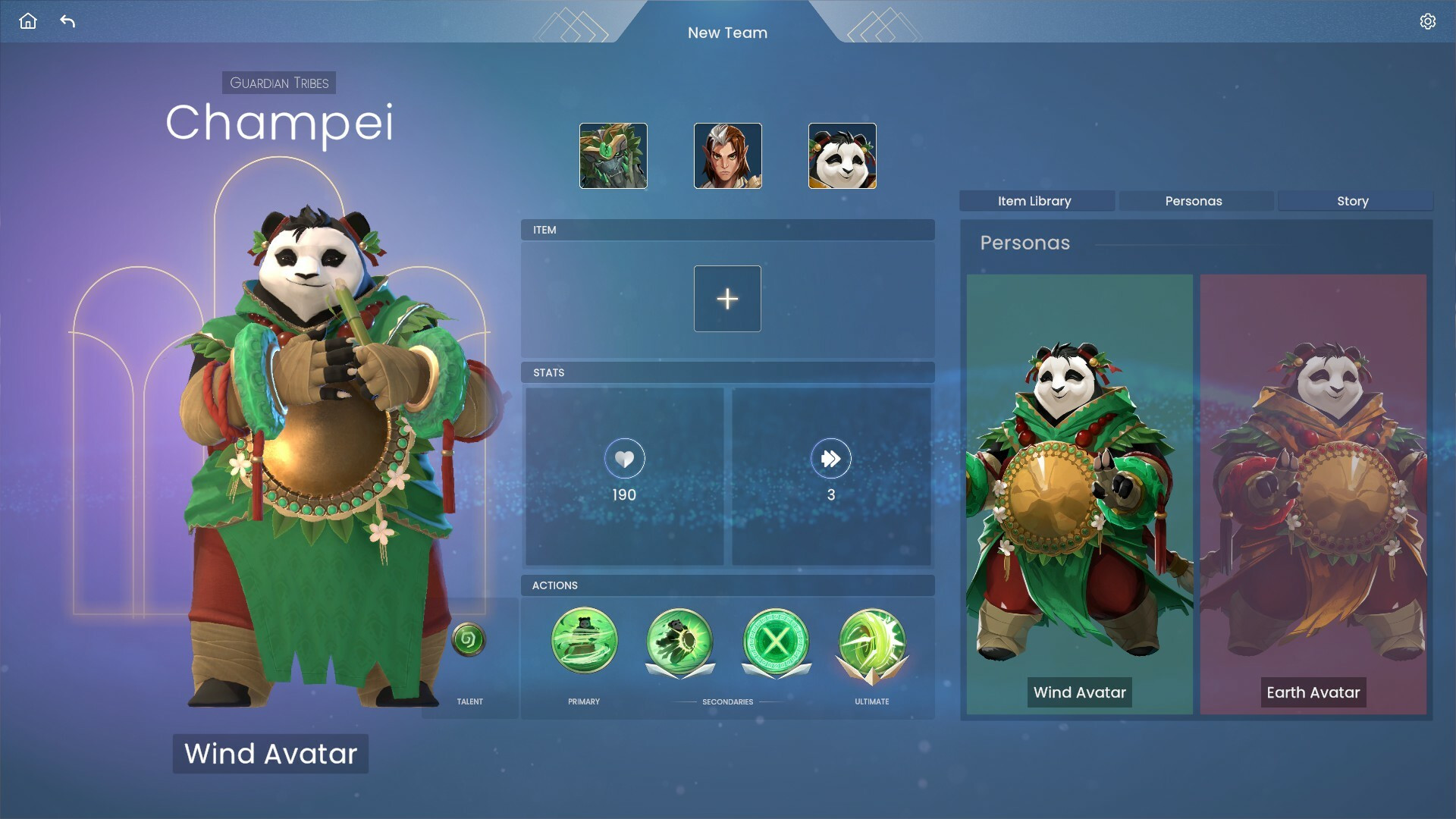Inspect the X-symbol secondary ability
Image resolution: width=1456 pixels, height=819 pixels.
coord(776,642)
